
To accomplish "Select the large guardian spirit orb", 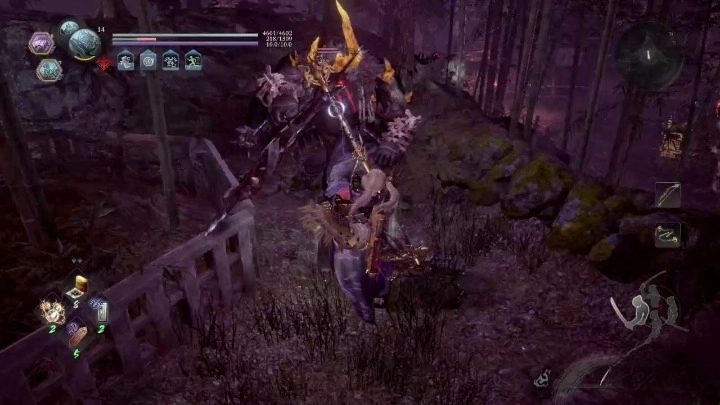I will click(x=83, y=44).
